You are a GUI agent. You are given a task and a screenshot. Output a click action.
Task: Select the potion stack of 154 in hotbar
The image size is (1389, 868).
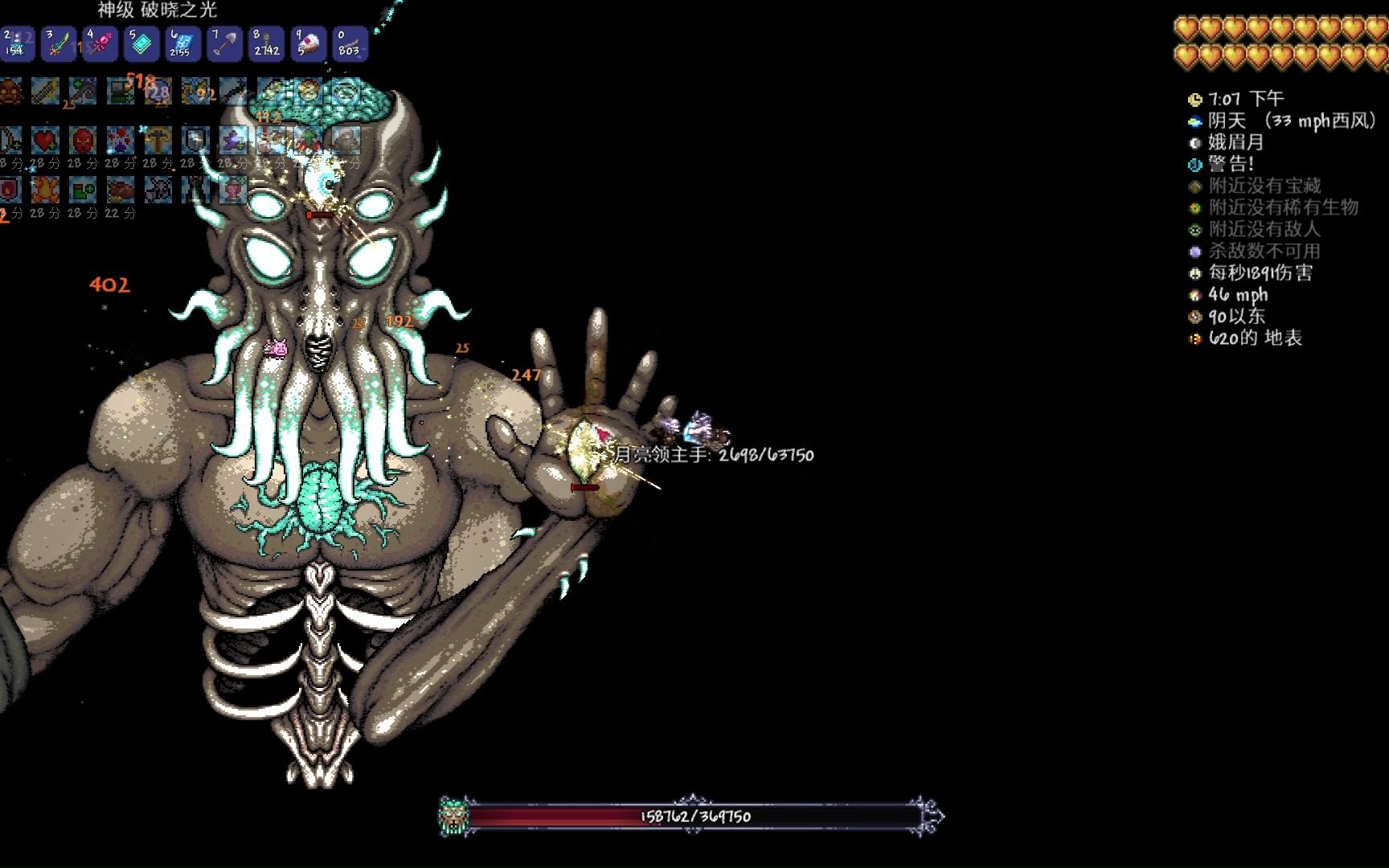point(15,43)
